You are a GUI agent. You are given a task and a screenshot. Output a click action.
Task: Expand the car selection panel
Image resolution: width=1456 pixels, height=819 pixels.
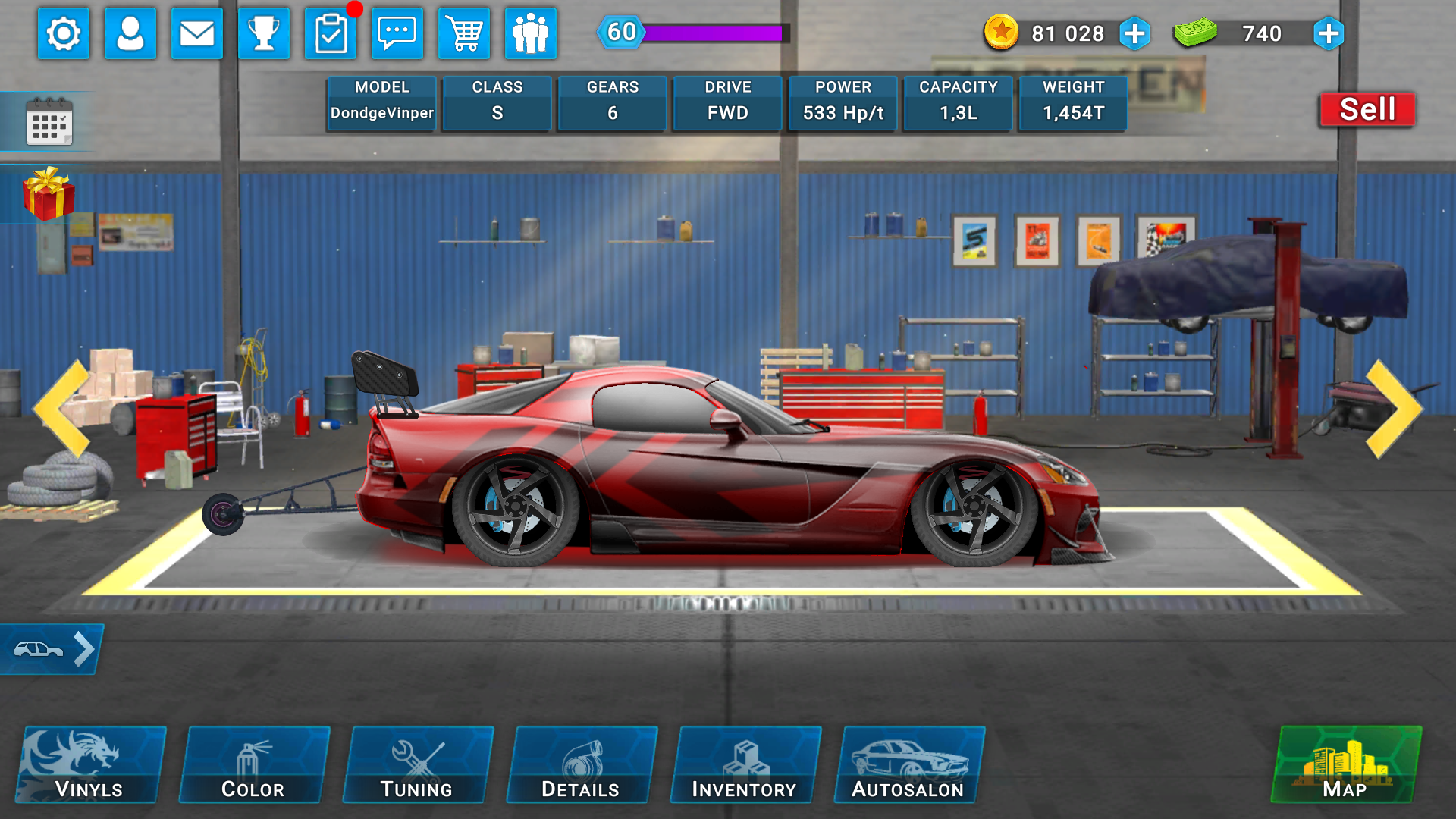click(x=51, y=648)
